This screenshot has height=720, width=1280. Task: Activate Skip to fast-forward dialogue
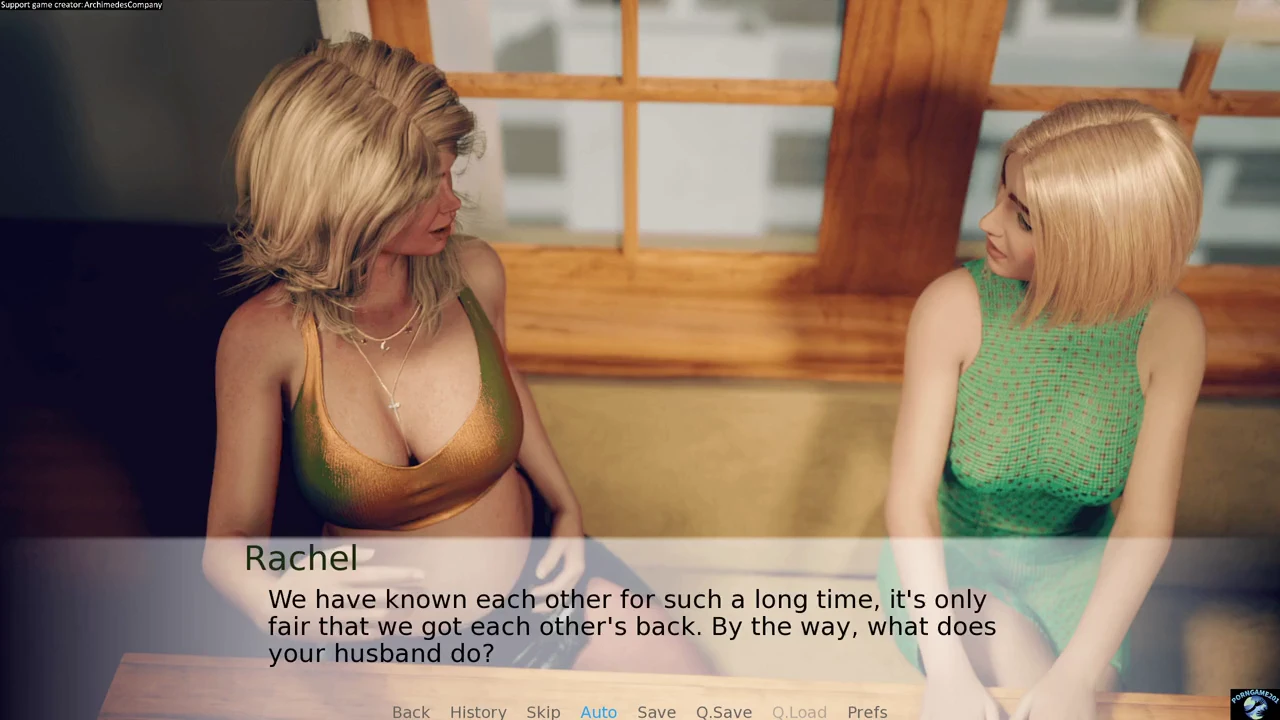click(x=543, y=711)
